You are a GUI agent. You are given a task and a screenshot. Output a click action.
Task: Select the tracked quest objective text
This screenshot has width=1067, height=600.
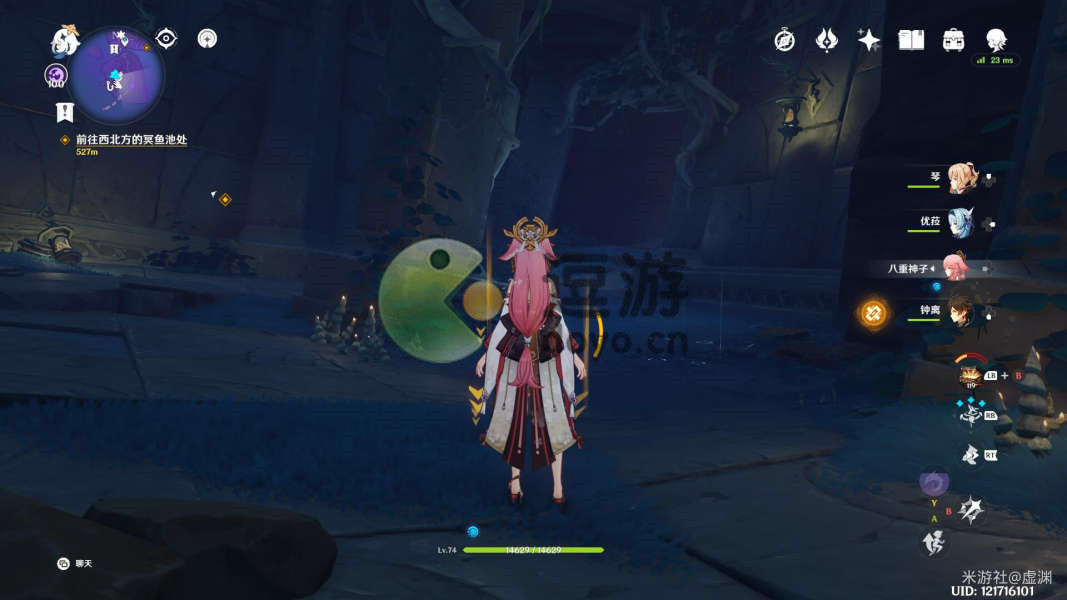pyautogui.click(x=131, y=140)
